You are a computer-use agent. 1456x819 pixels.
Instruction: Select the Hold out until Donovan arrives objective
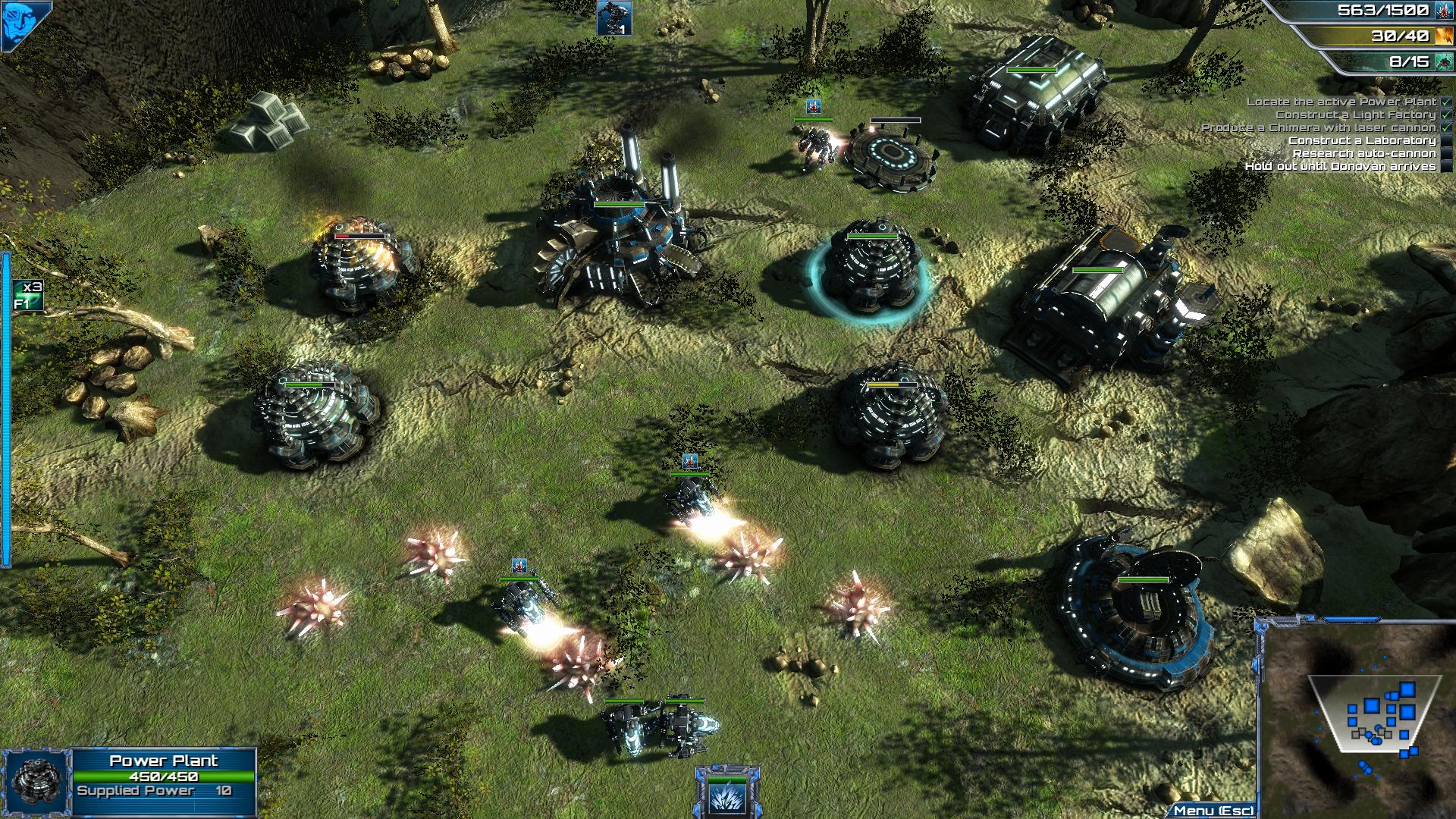(x=1340, y=166)
